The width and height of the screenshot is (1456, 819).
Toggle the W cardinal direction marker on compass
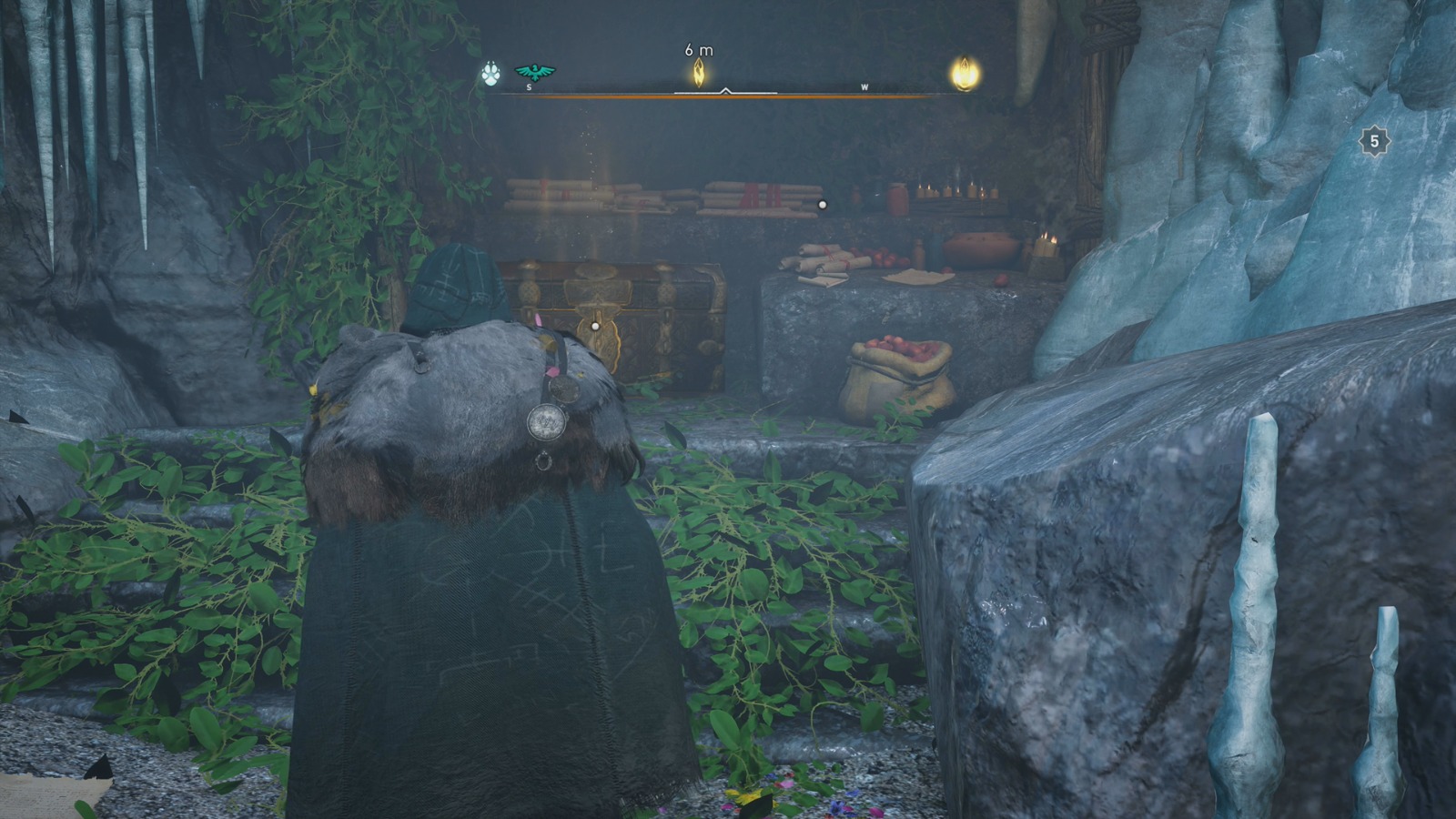pos(864,87)
